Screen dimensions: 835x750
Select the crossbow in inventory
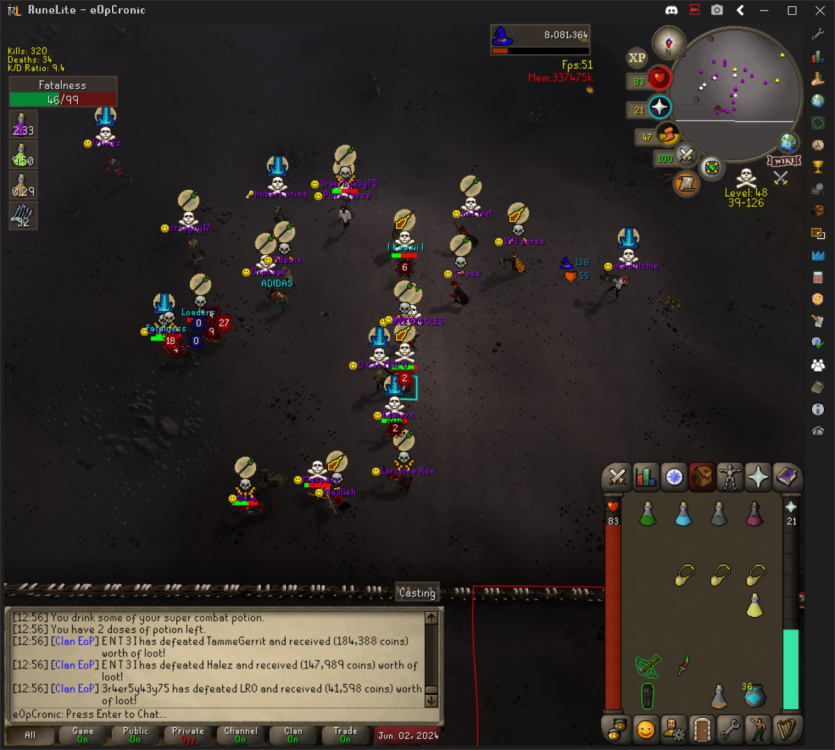coord(647,665)
